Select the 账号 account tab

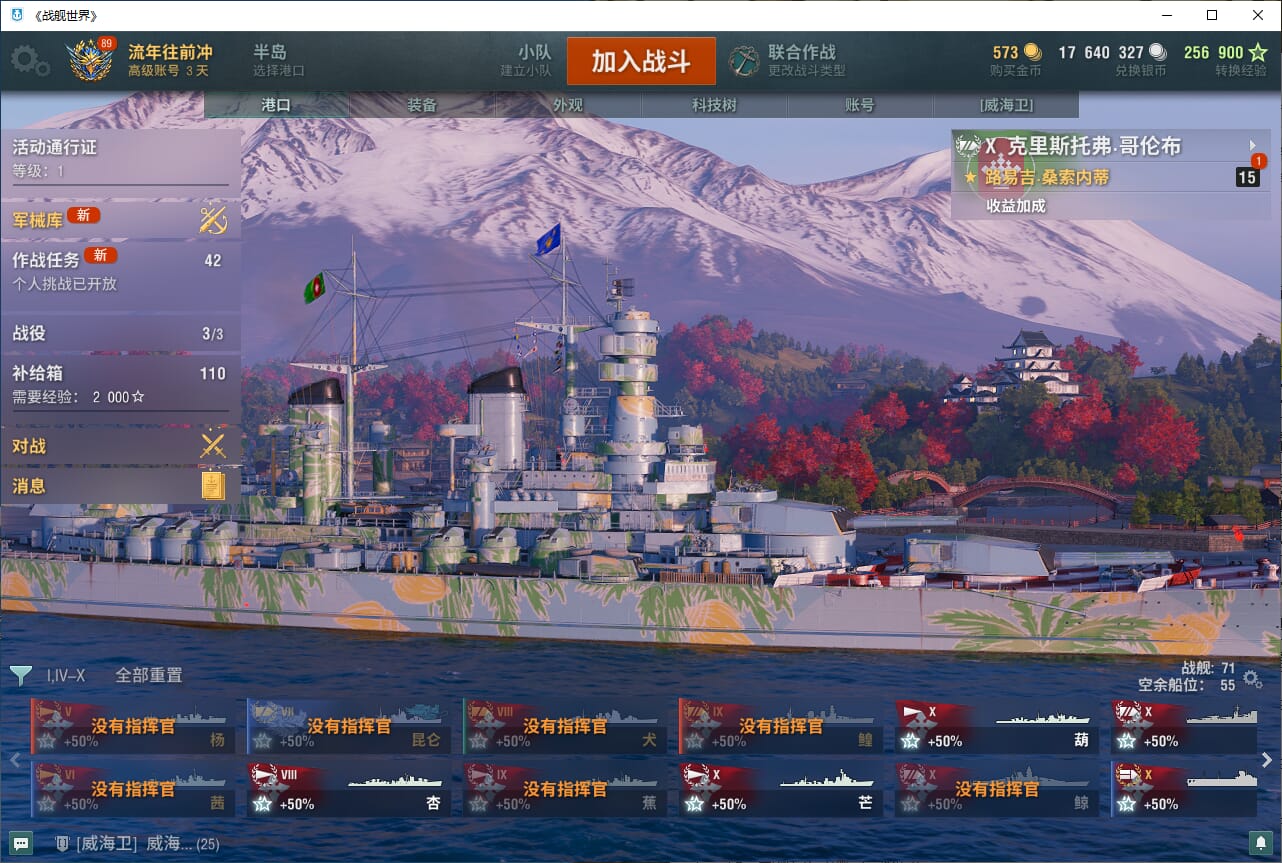coord(859,105)
